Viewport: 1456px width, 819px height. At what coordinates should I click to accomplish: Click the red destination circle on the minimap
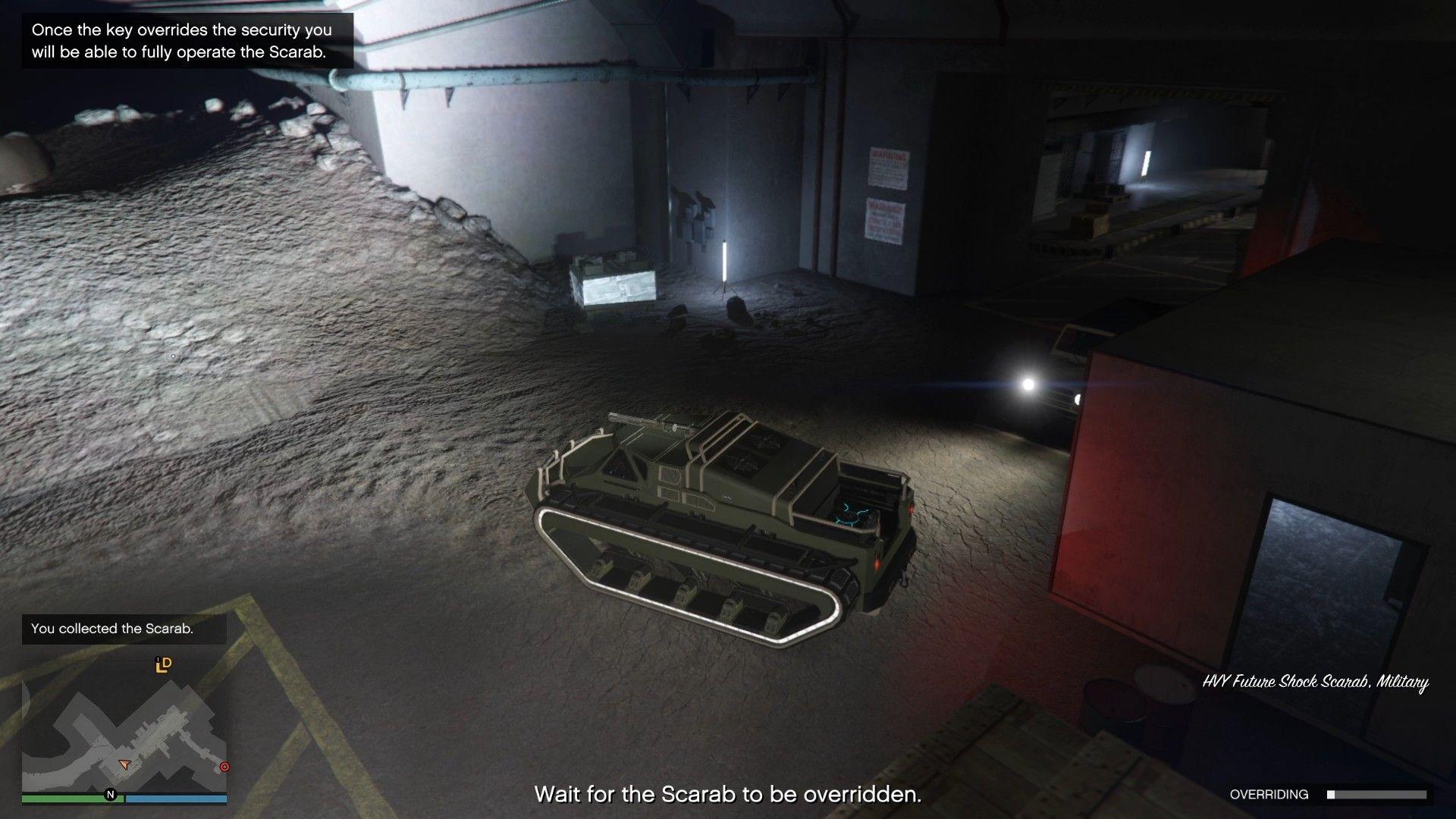224,767
